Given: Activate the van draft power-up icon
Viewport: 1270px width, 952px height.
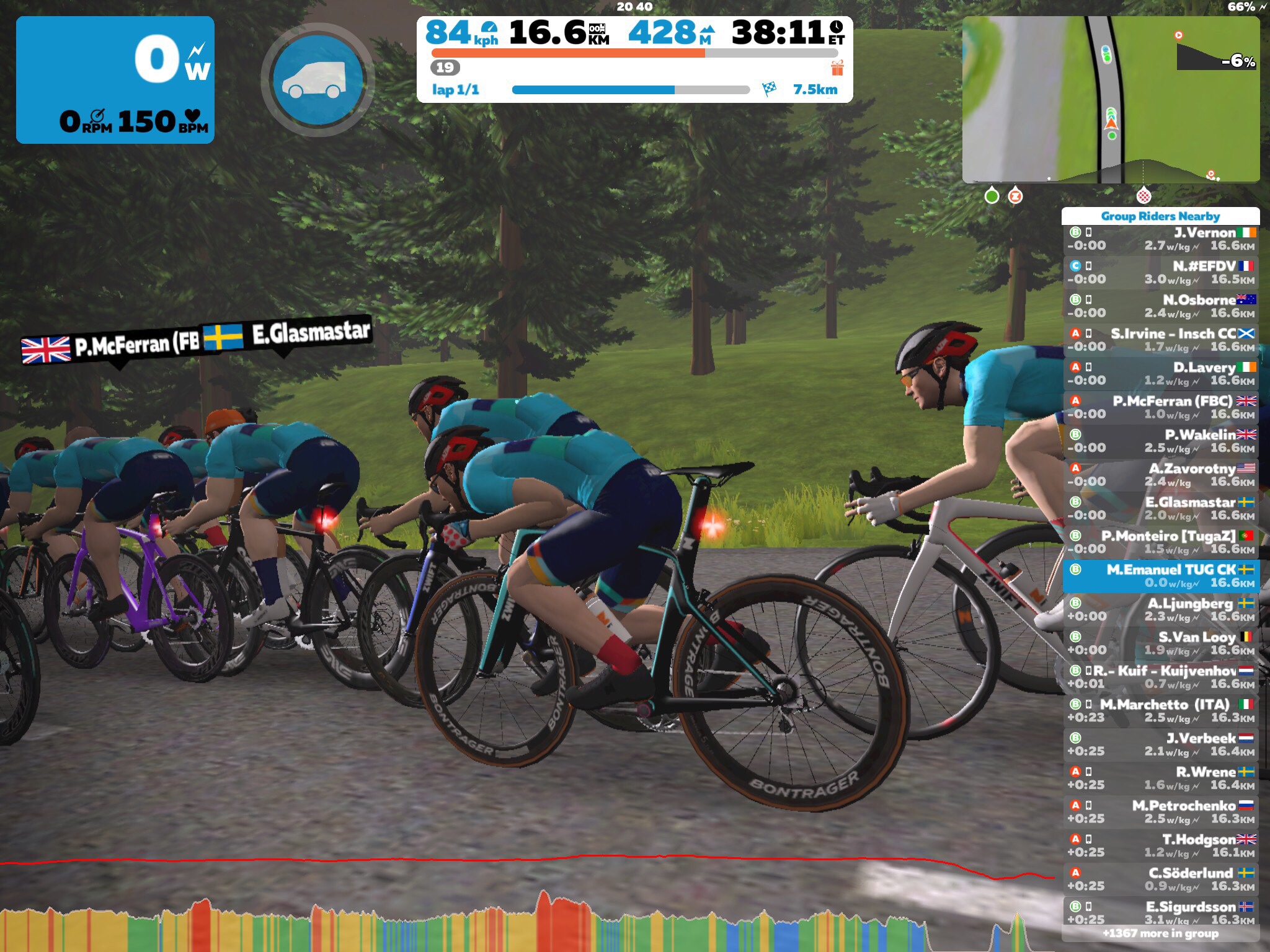Looking at the screenshot, I should 317,80.
